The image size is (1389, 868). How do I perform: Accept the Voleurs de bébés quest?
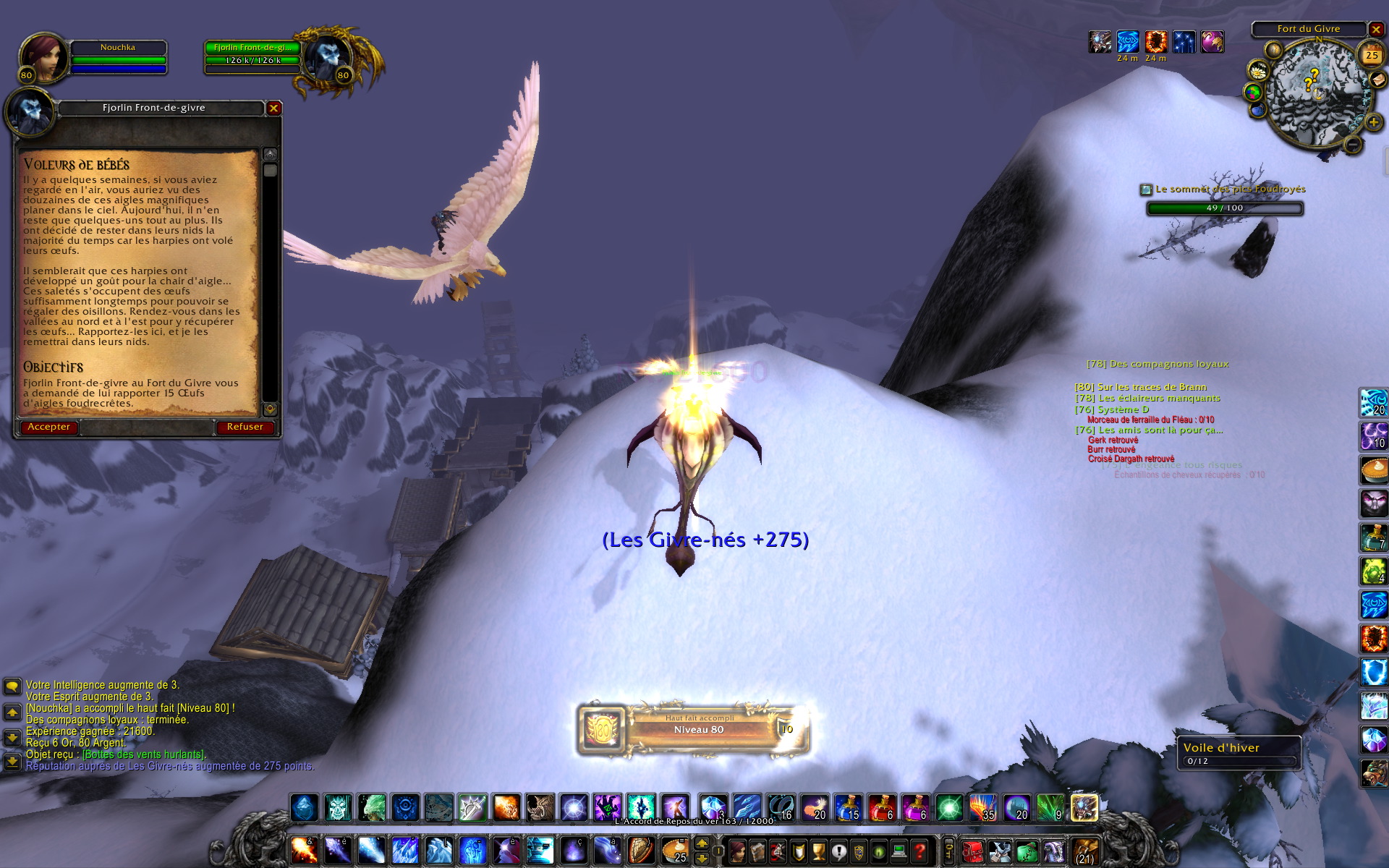point(49,427)
